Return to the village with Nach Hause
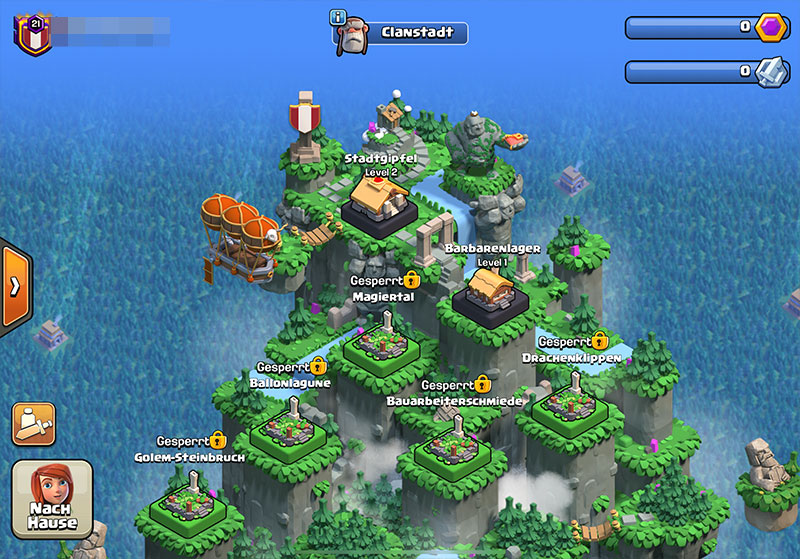 [52, 500]
